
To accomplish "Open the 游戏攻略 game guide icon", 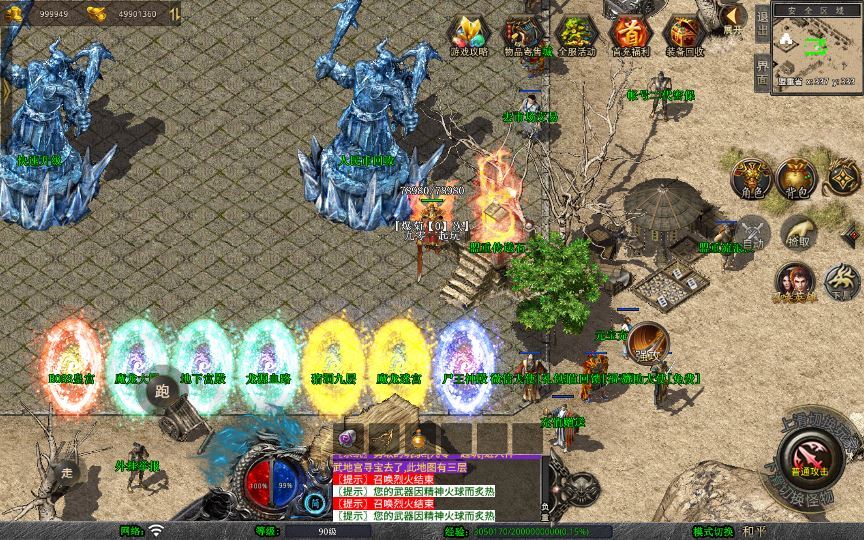I will click(x=469, y=35).
